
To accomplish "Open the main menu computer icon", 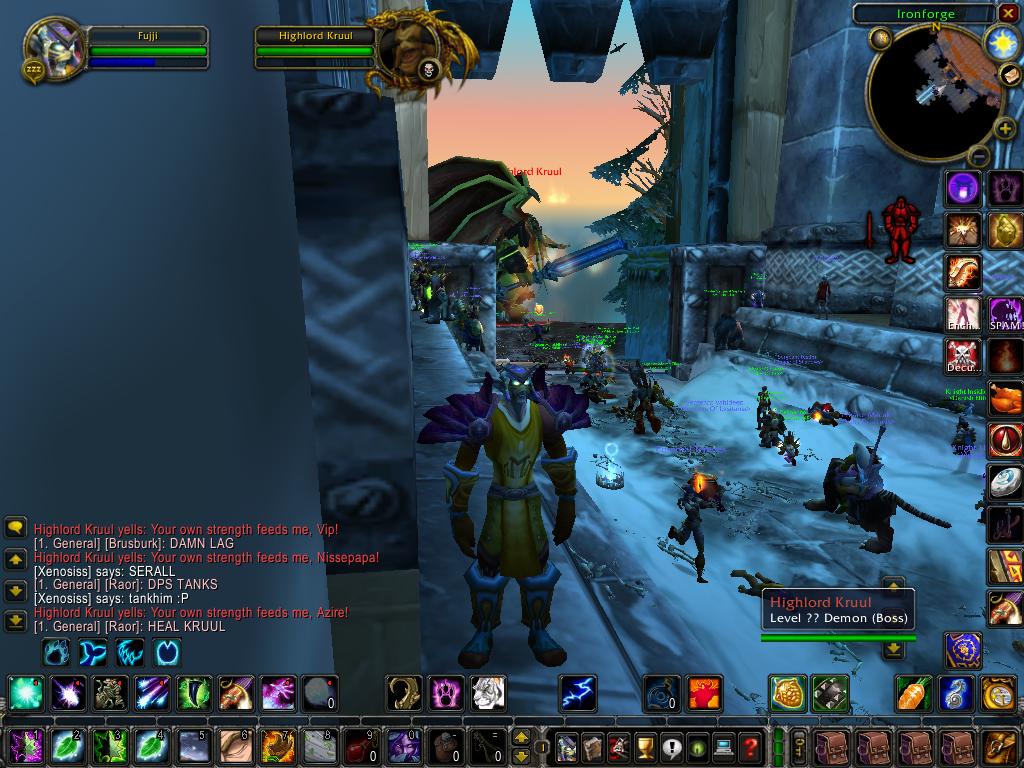I will (x=724, y=746).
